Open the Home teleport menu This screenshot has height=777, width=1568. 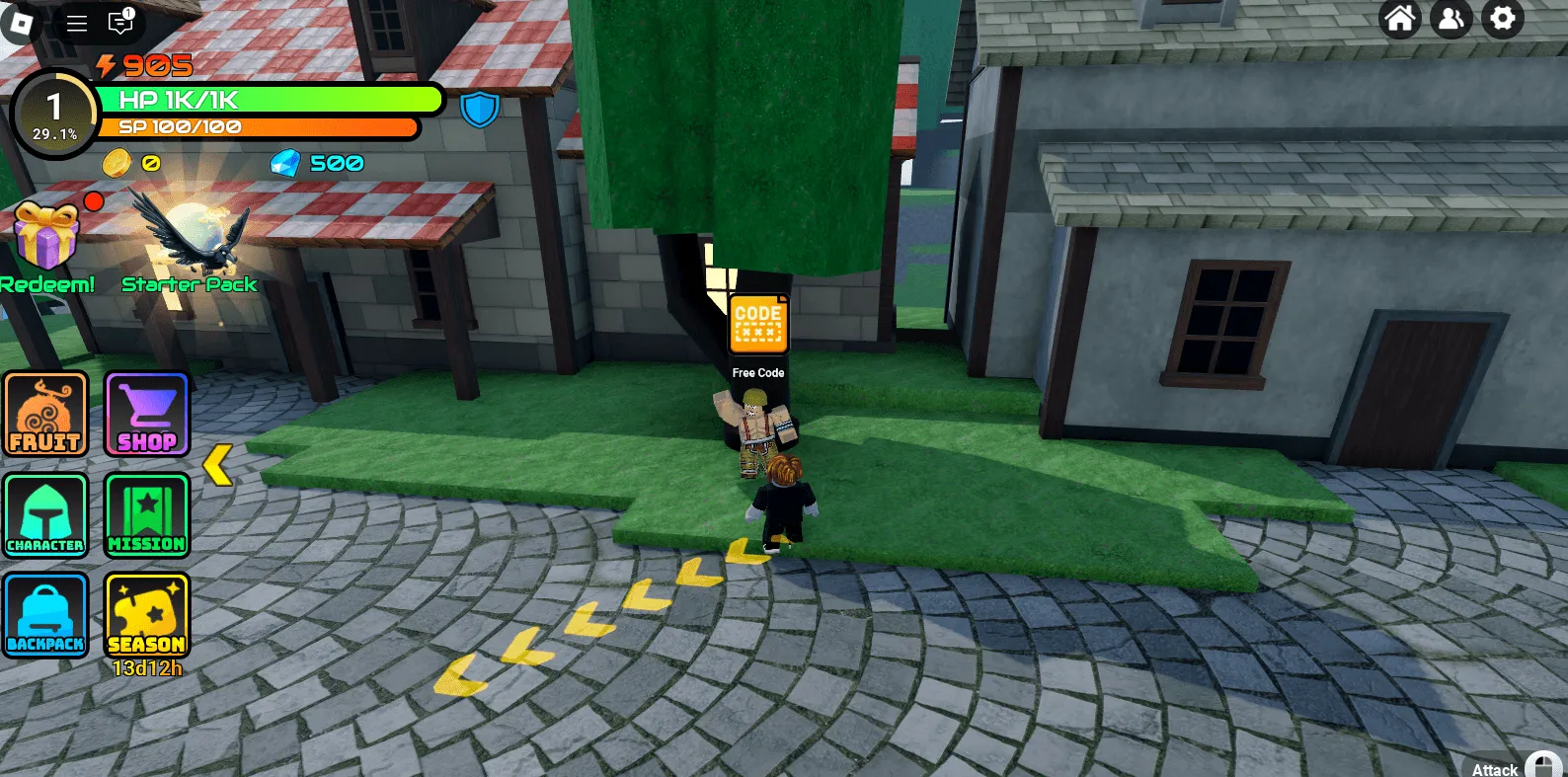[1400, 18]
